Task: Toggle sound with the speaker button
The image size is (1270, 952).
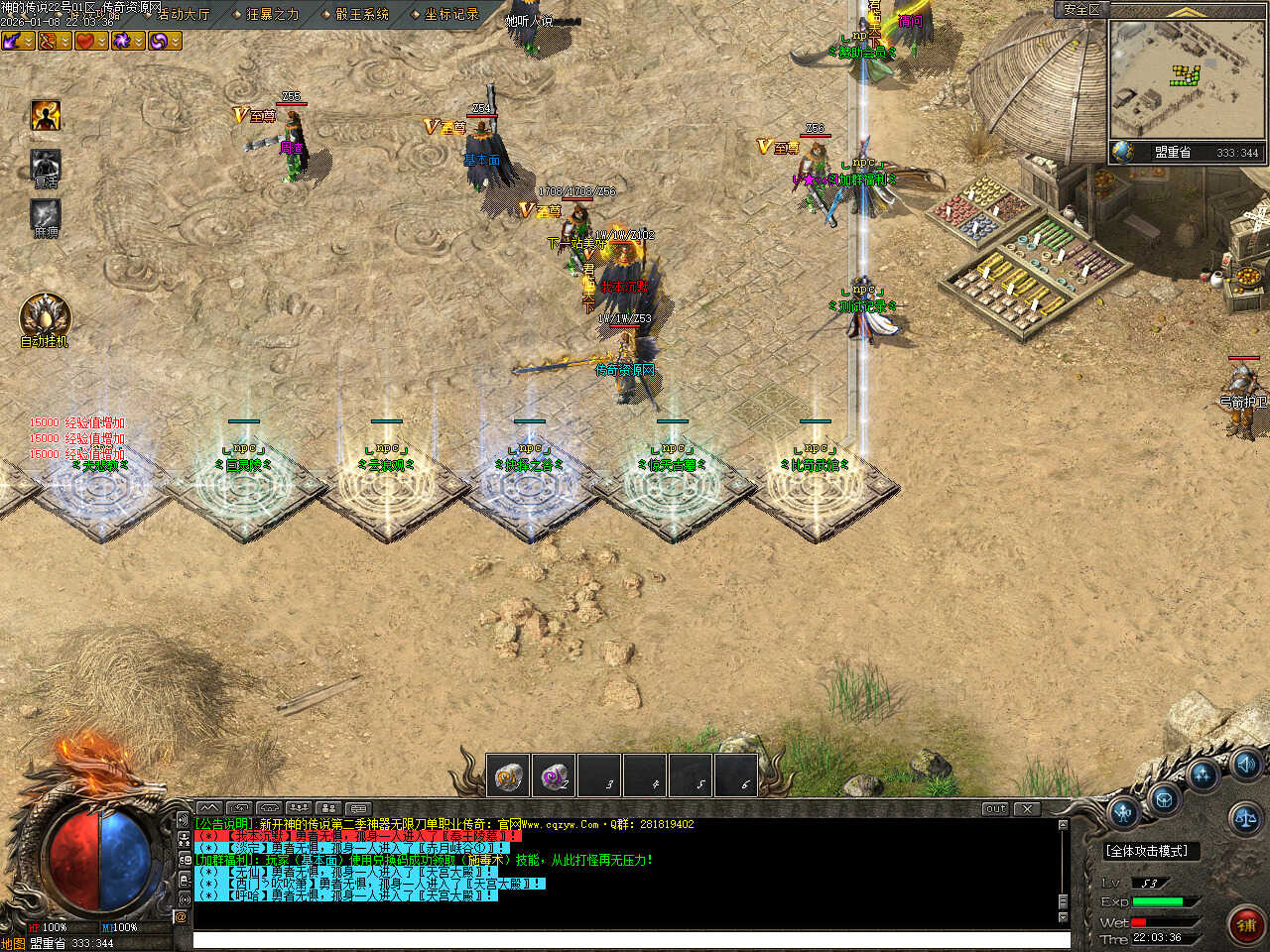Action: pyautogui.click(x=1245, y=764)
